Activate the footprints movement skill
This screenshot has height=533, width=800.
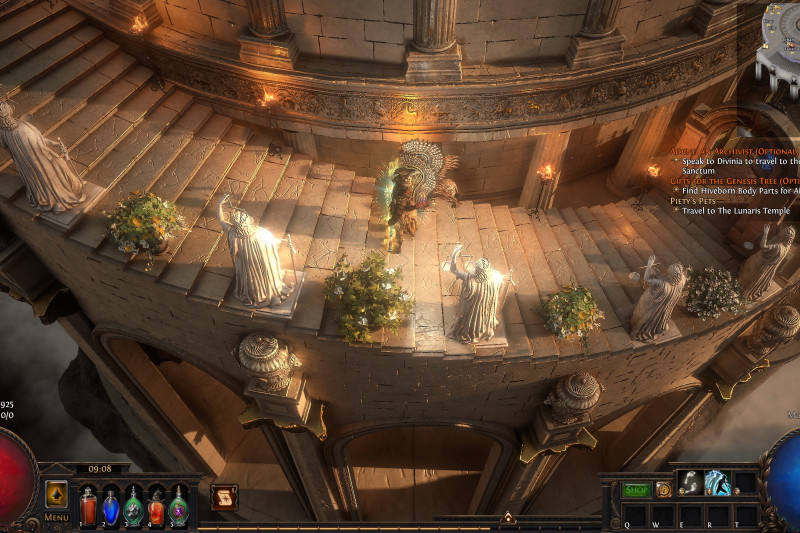pyautogui.click(x=689, y=483)
